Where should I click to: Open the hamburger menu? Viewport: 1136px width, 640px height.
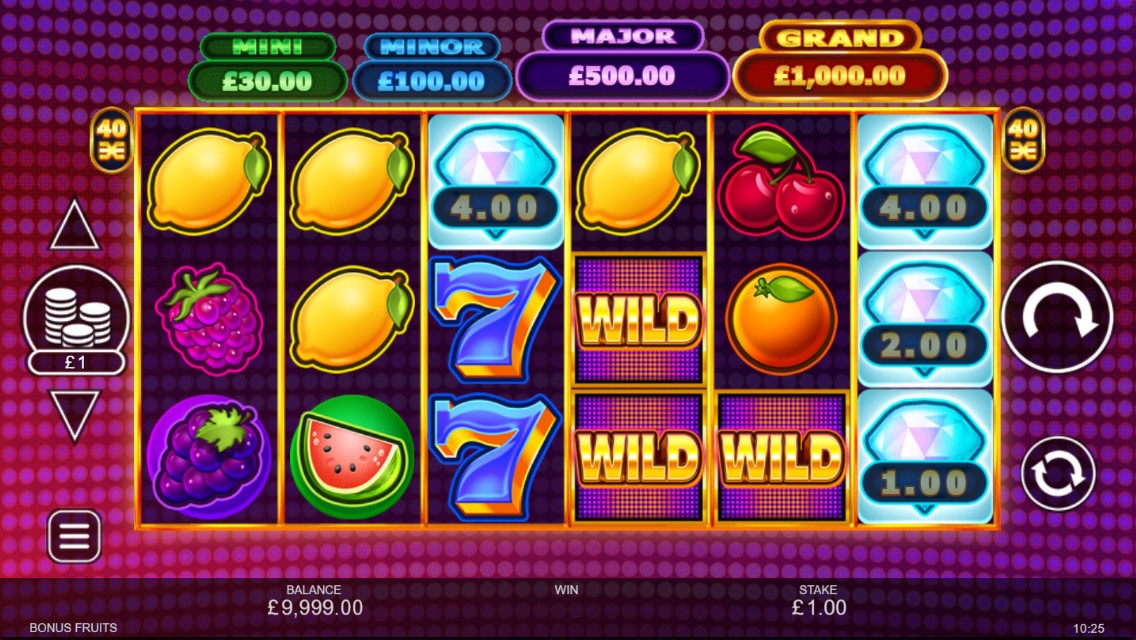pyautogui.click(x=74, y=536)
